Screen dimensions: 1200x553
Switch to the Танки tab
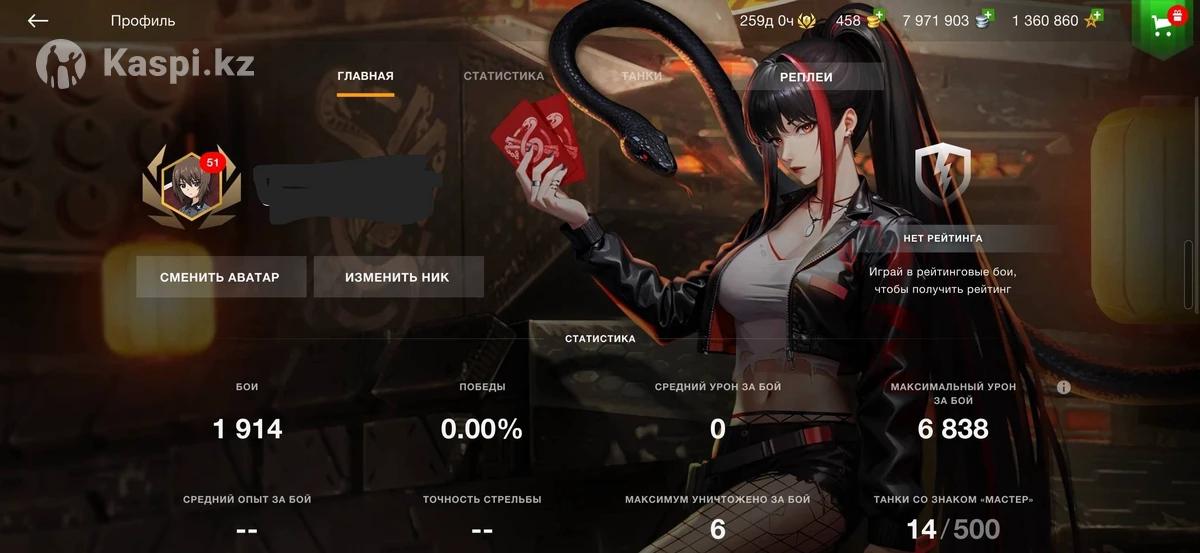pyautogui.click(x=641, y=76)
